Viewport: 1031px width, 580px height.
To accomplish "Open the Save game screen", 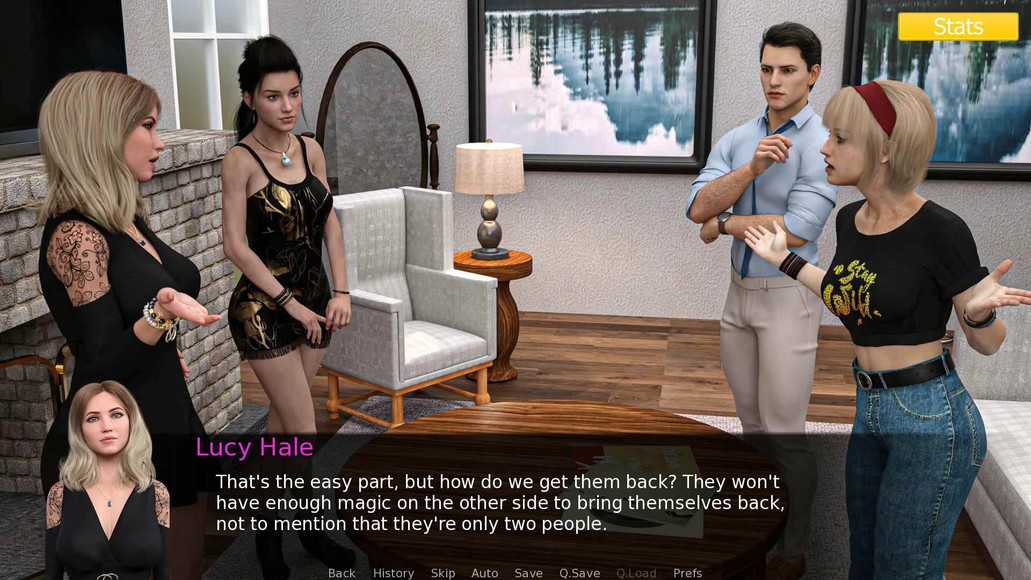I will tap(529, 573).
